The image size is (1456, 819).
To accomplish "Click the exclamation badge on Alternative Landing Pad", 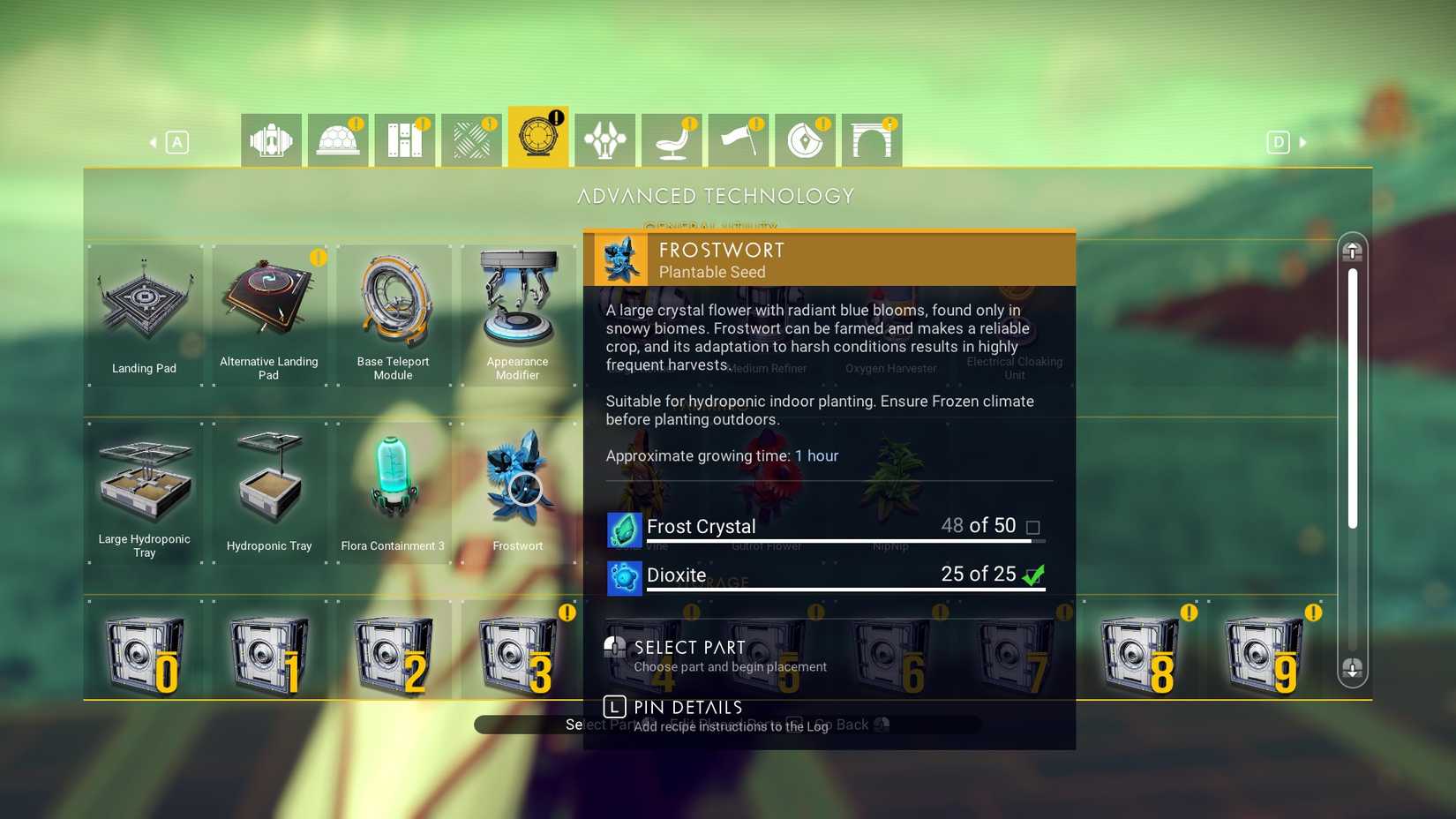I will click(x=318, y=259).
